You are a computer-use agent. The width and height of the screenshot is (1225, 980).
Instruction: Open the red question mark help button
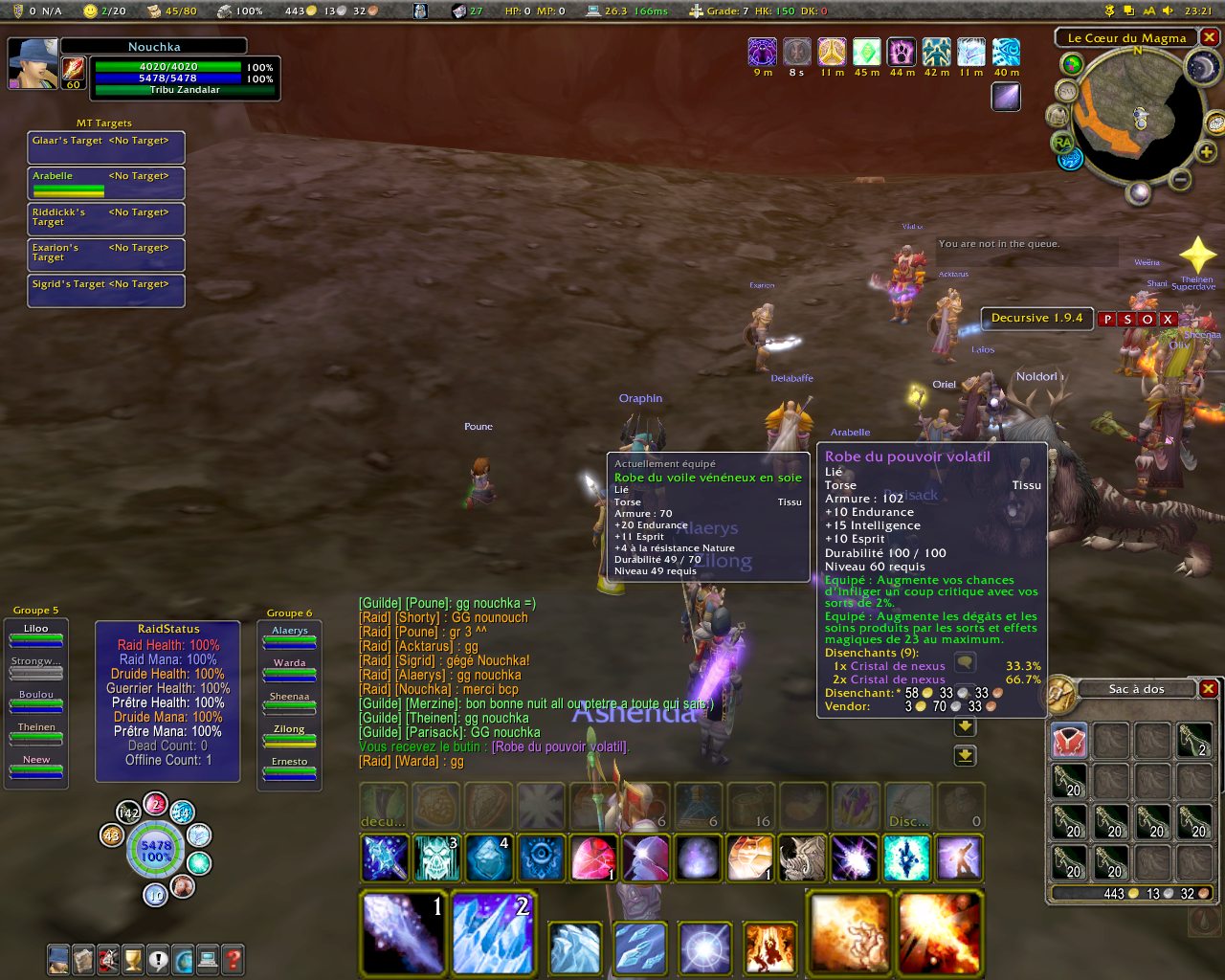pos(233,958)
